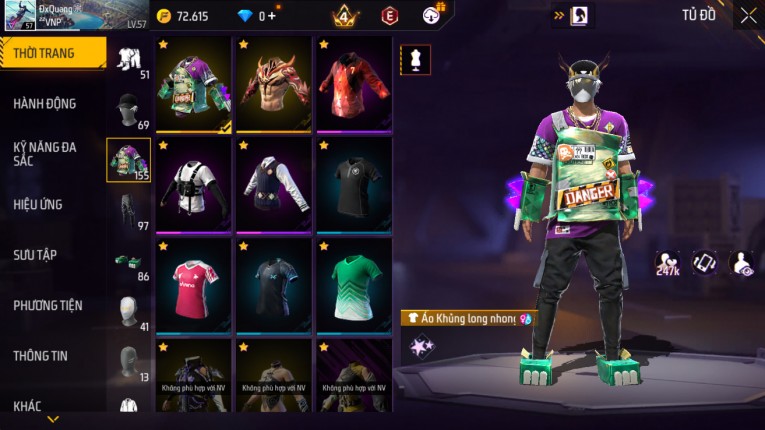
Task: Open the HÀNH ĐỘNG category
Action: (x=45, y=104)
